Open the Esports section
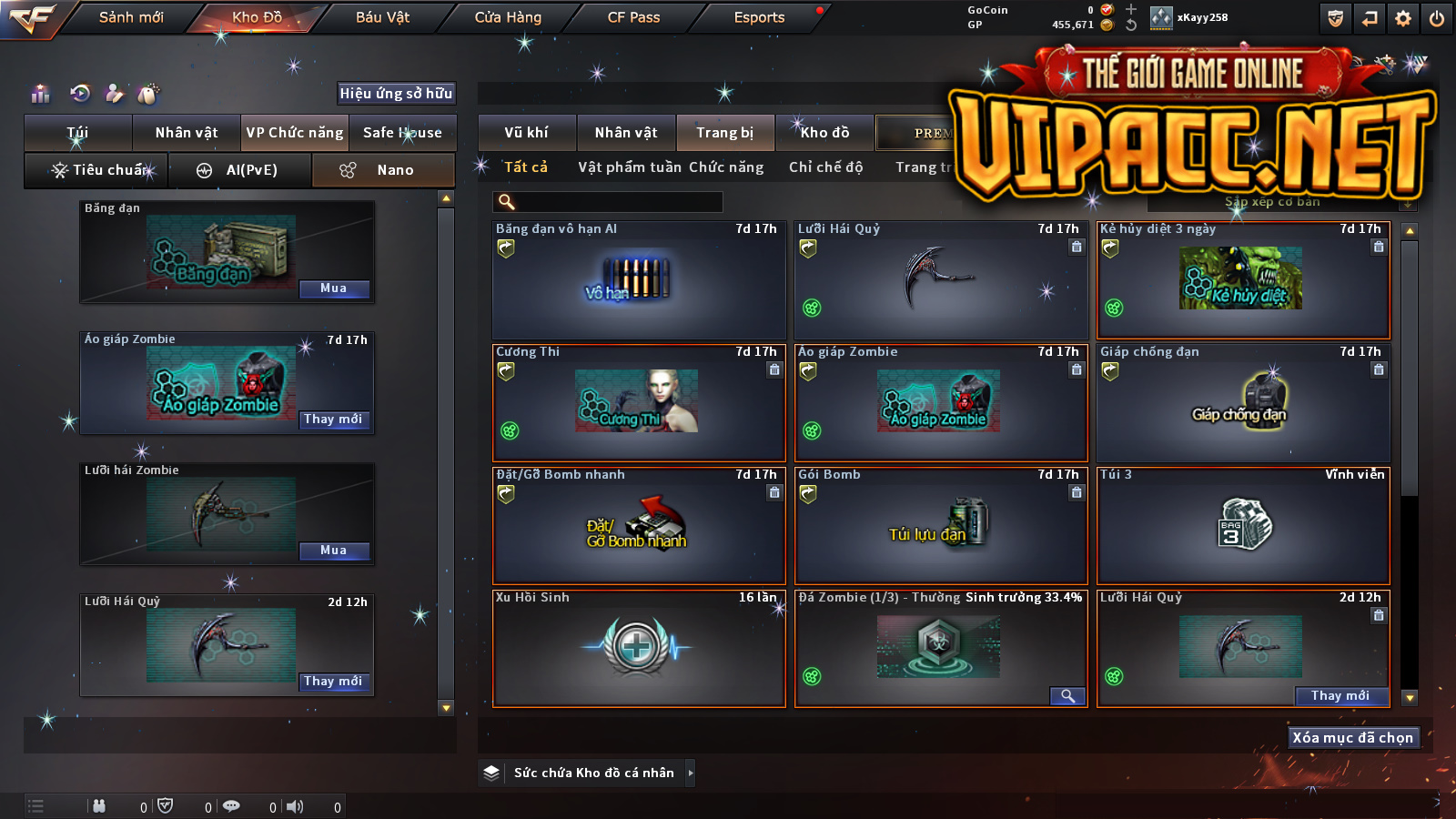This screenshot has width=1456, height=819. click(759, 17)
